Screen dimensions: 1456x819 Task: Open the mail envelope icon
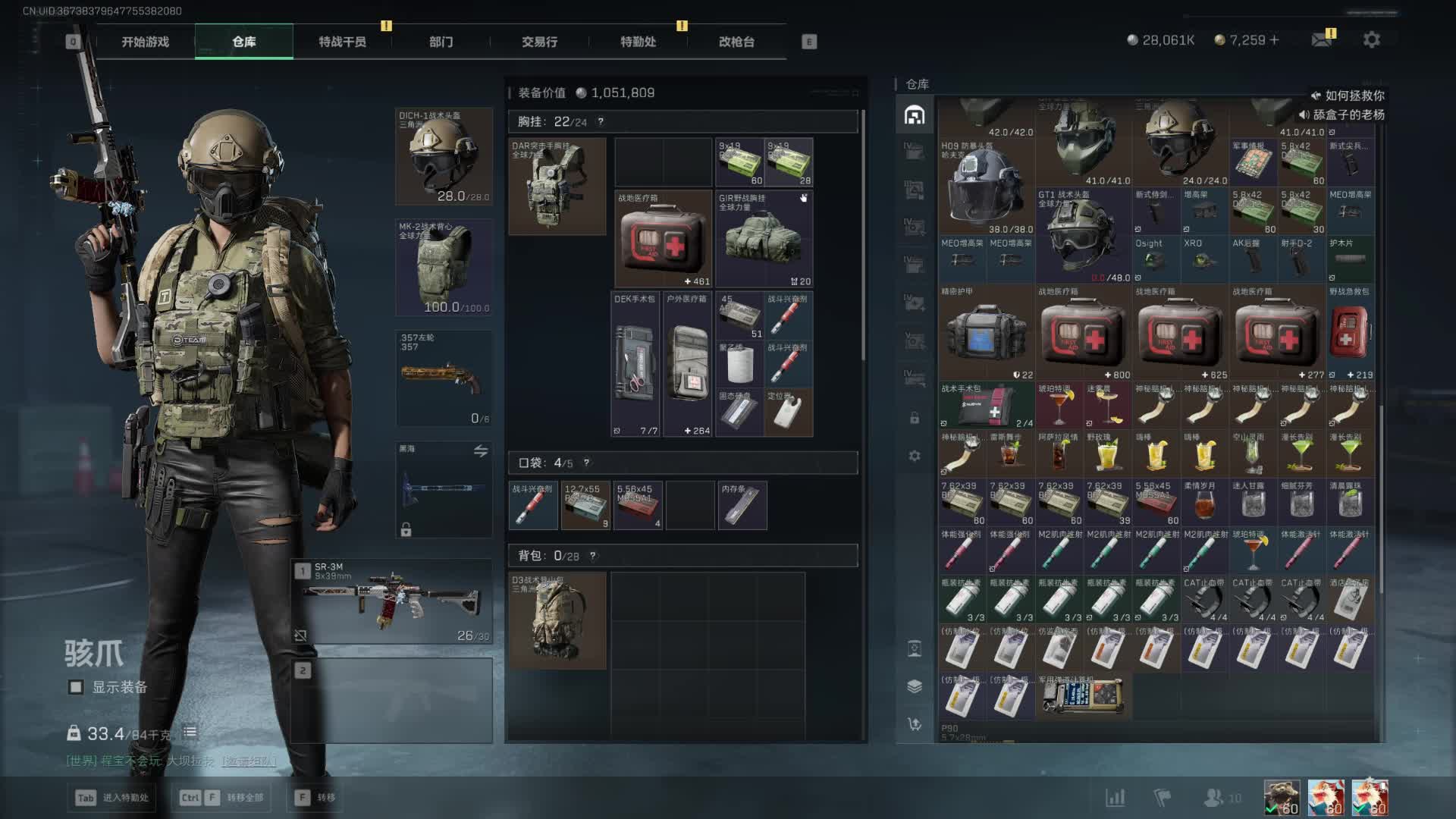pos(1322,40)
